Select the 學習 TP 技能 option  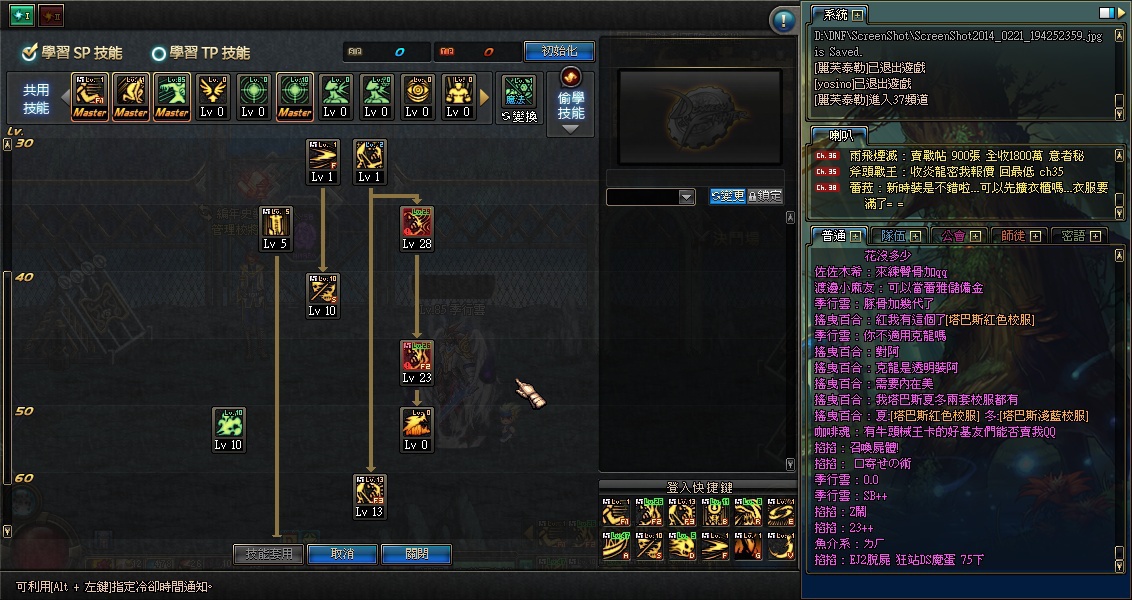point(200,53)
